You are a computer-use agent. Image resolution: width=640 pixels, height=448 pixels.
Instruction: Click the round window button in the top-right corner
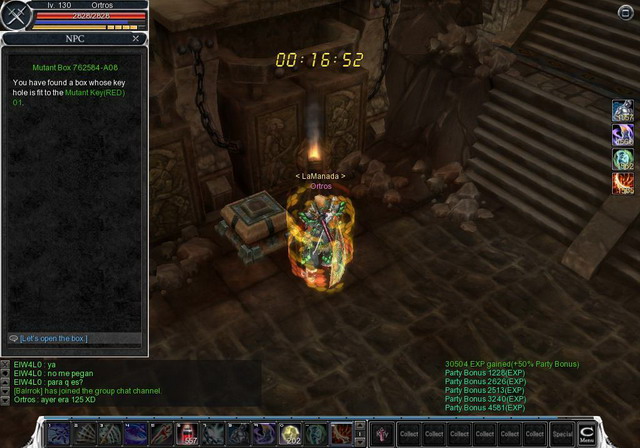(626, 11)
